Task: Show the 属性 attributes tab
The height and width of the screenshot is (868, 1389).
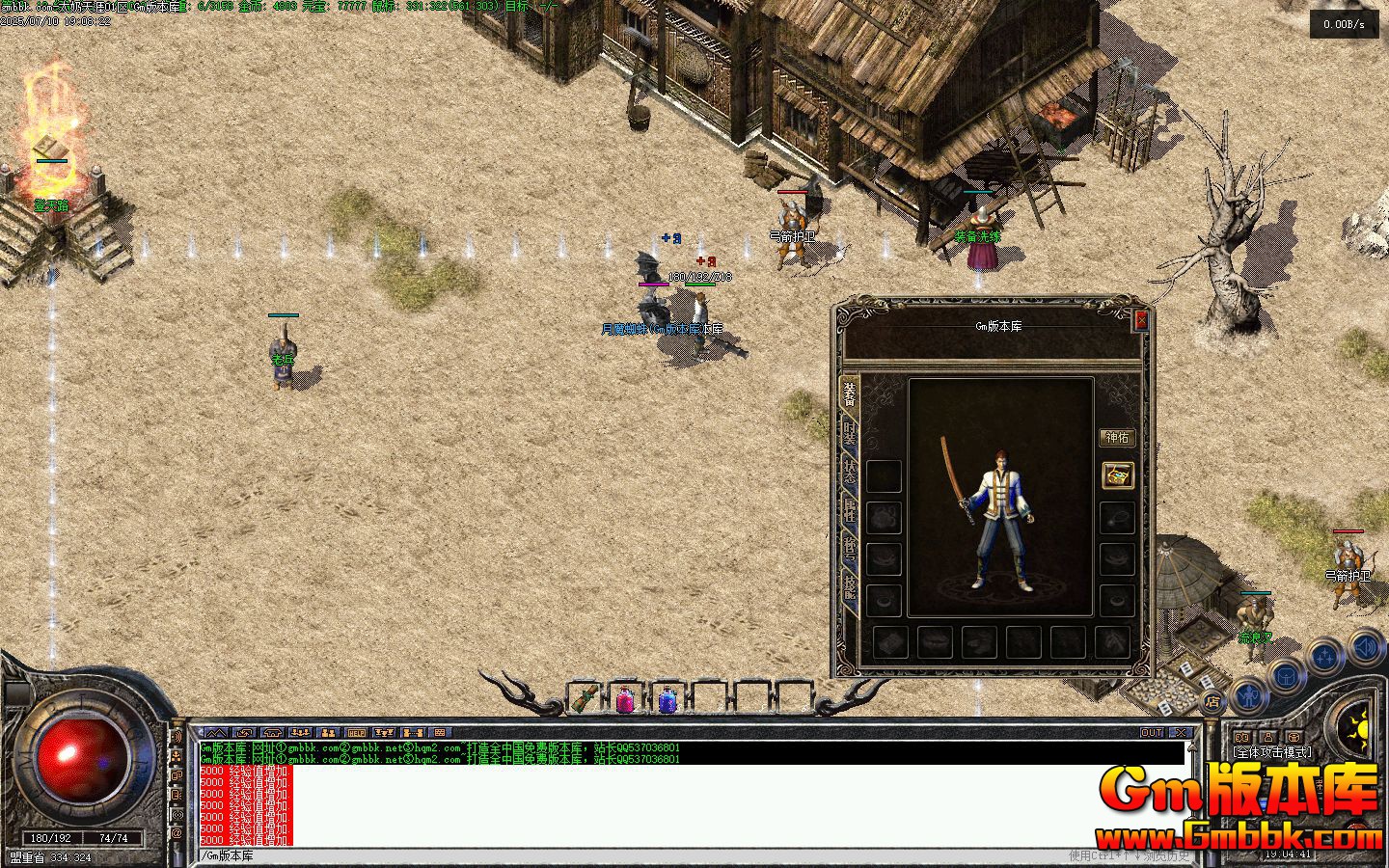Action: 850,510
